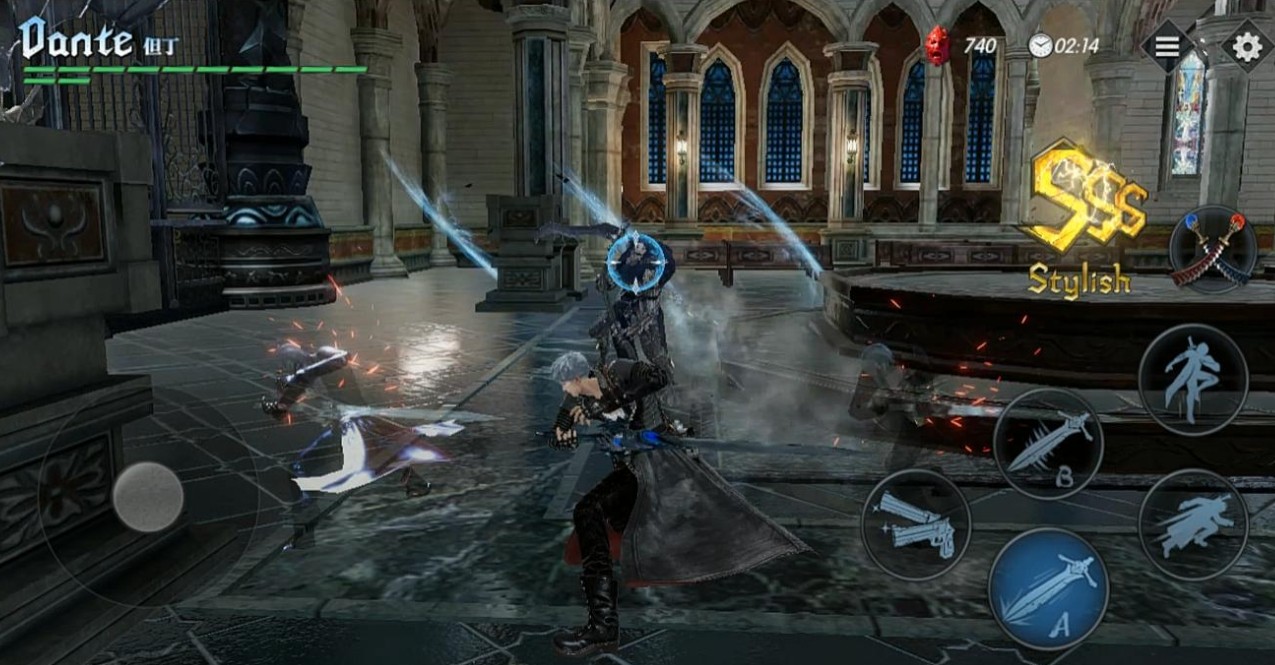Viewport: 1275px width, 665px height.
Task: Activate the jump action button
Action: click(x=1193, y=379)
